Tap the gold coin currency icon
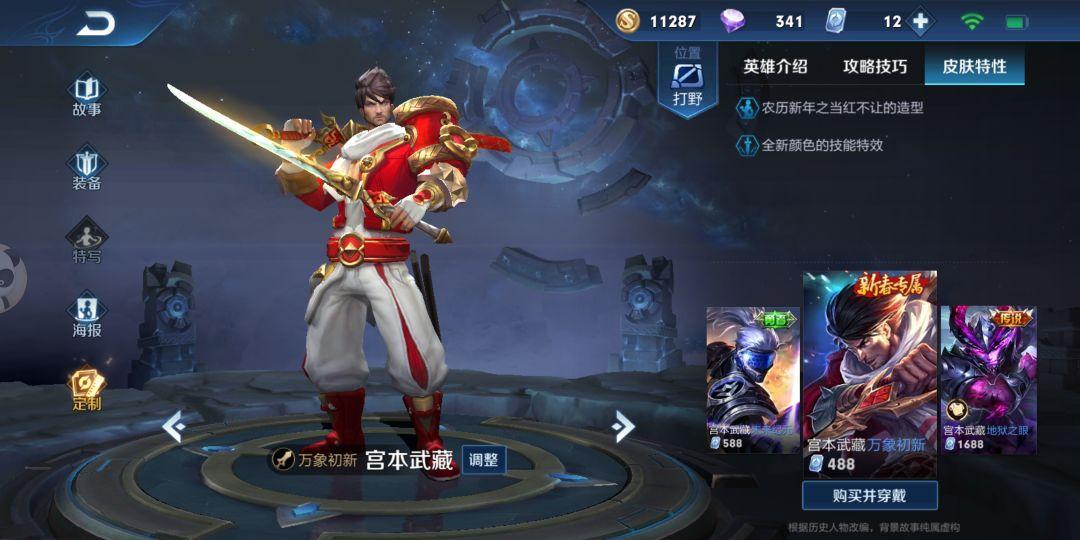1080x540 pixels. click(627, 21)
